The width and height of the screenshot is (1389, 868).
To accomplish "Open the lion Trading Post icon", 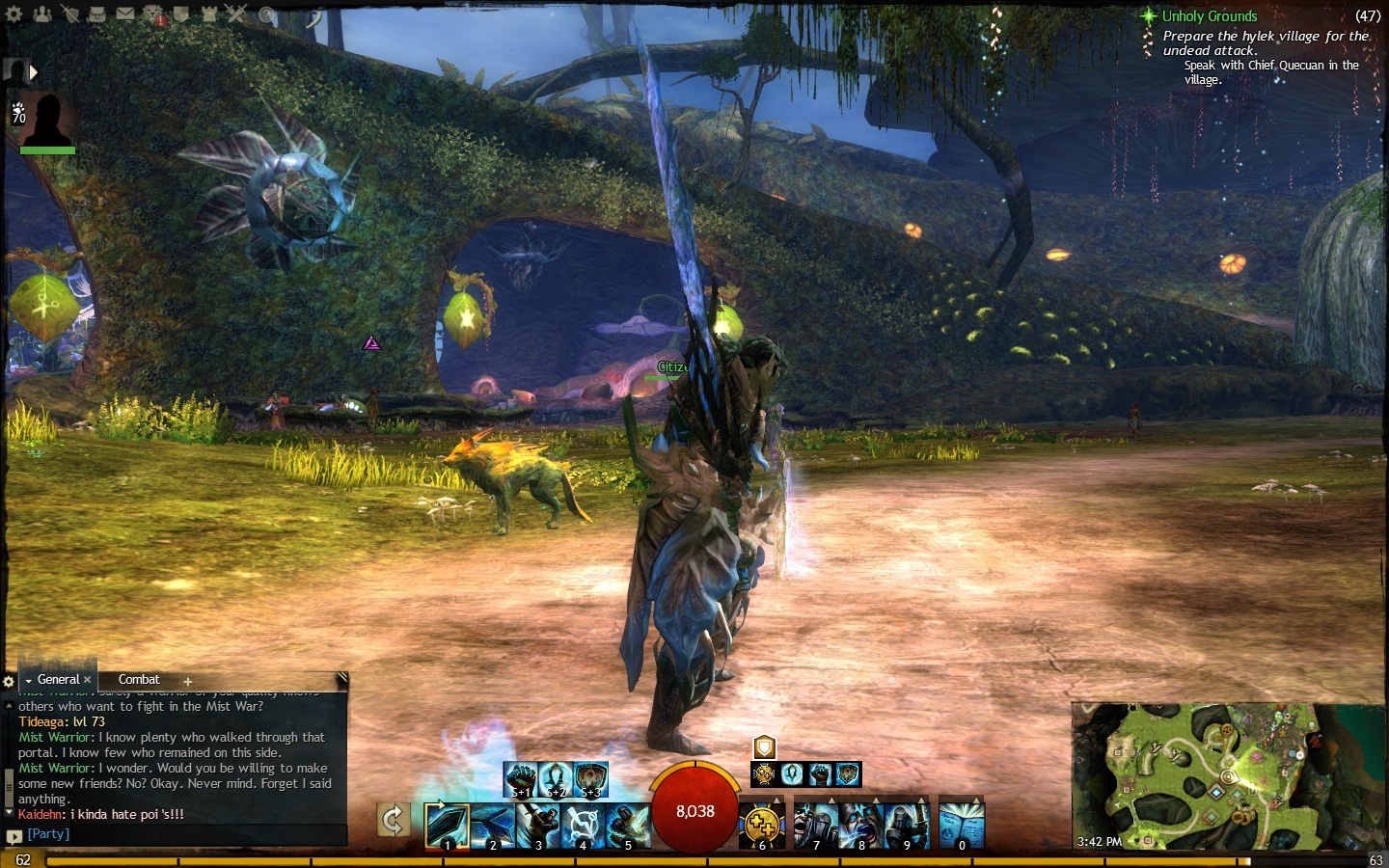I will pos(153,14).
